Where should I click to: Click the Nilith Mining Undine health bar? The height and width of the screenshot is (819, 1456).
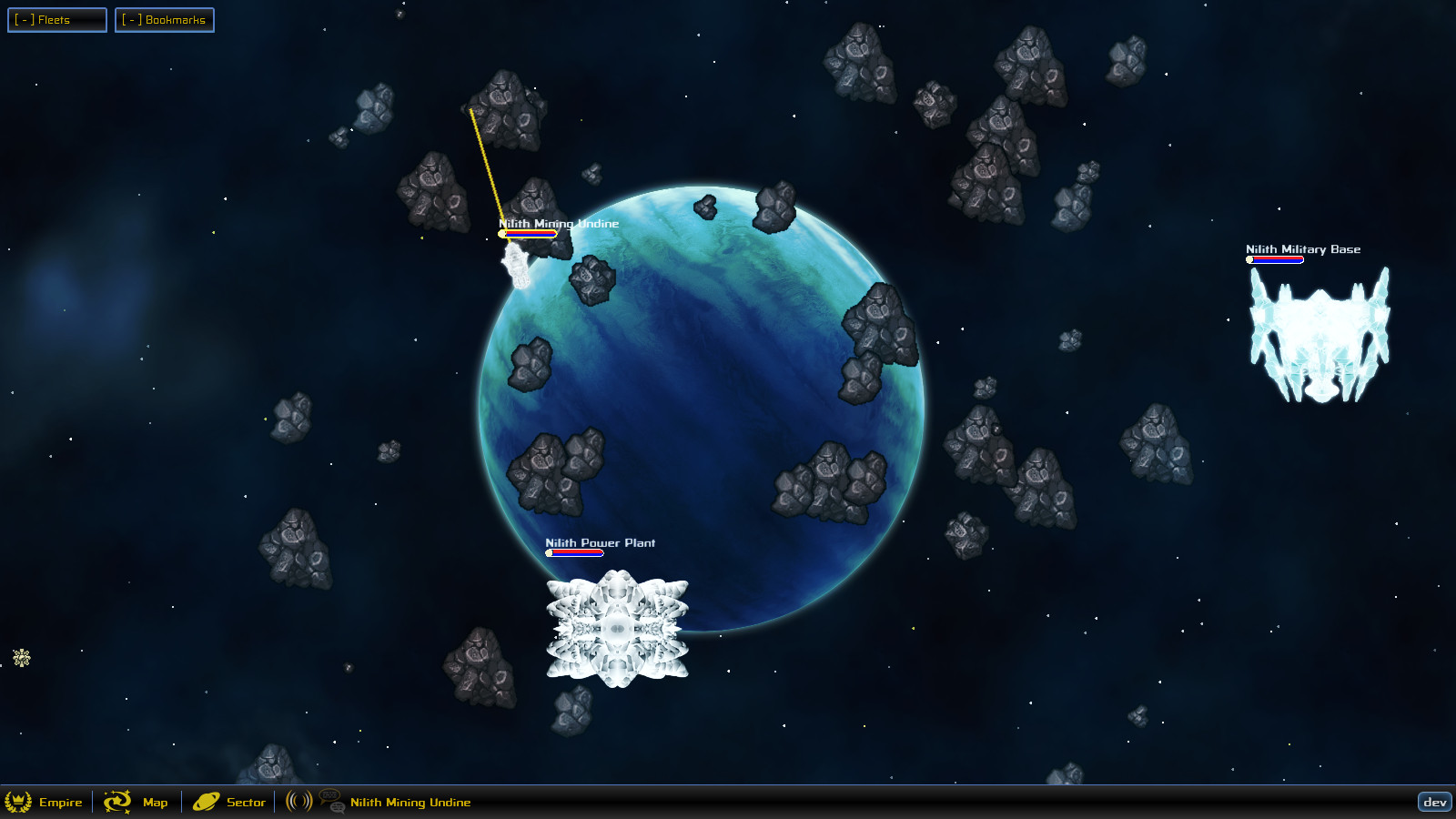pyautogui.click(x=528, y=232)
